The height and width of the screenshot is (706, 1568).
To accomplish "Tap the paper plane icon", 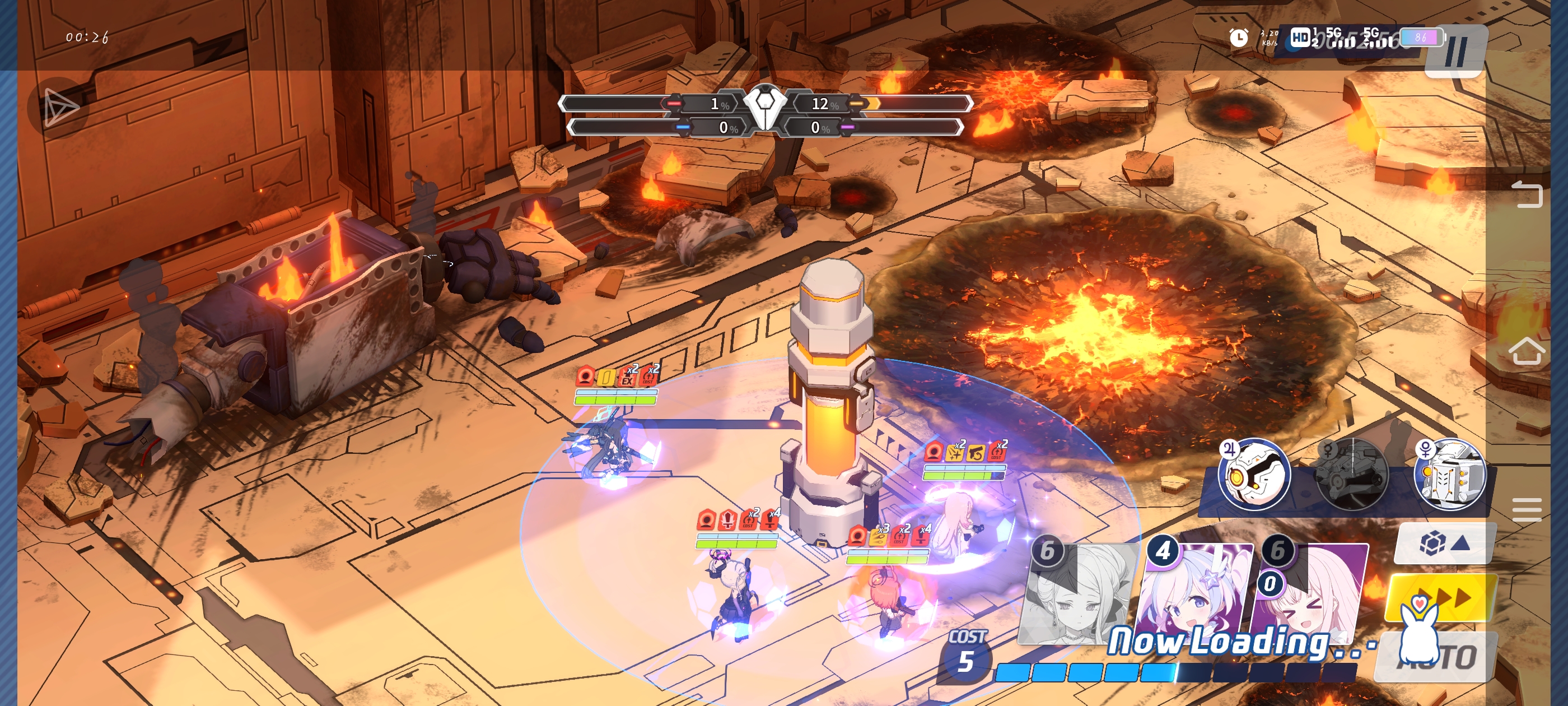I will click(x=60, y=107).
